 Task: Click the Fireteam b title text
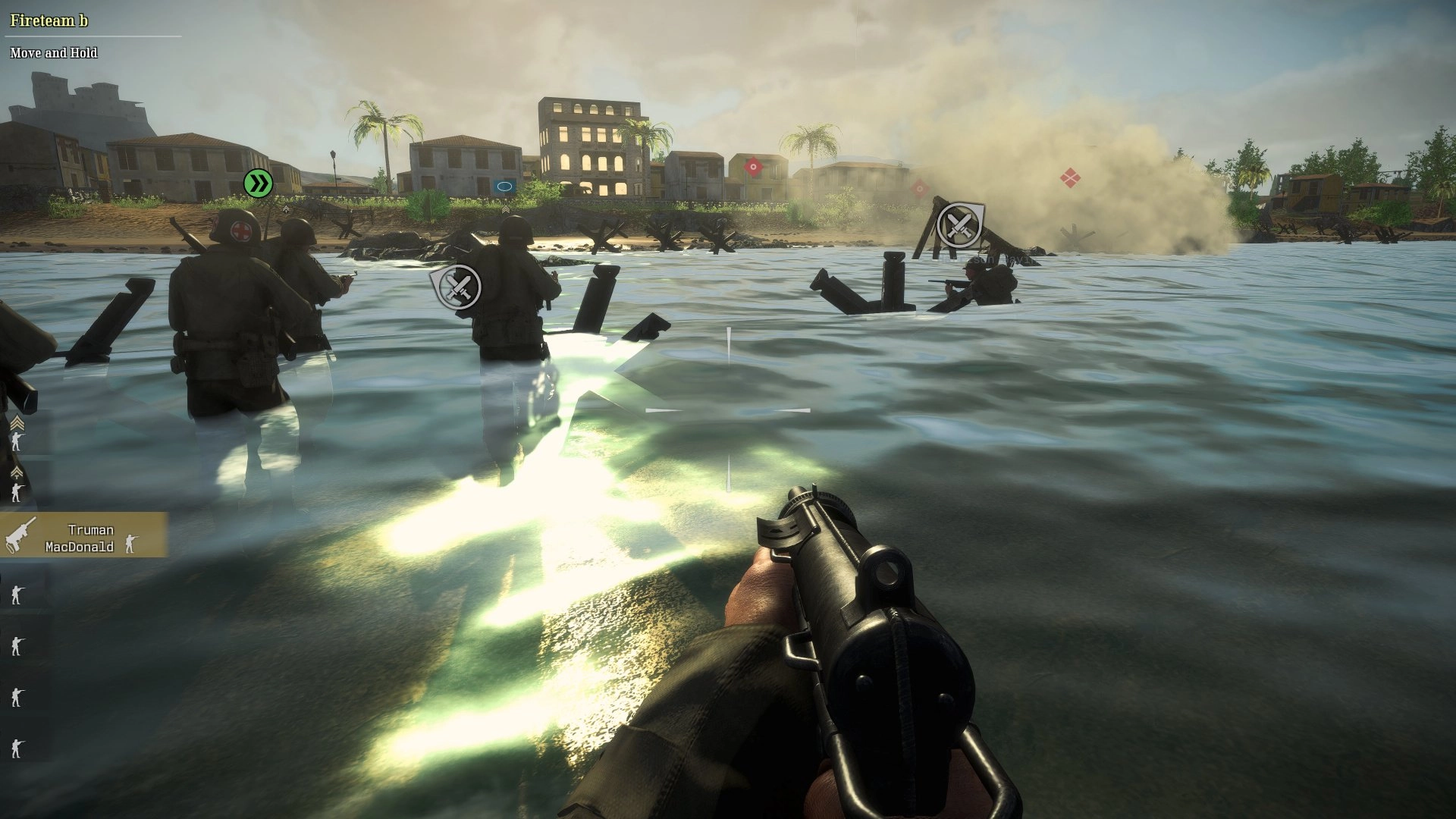point(48,21)
